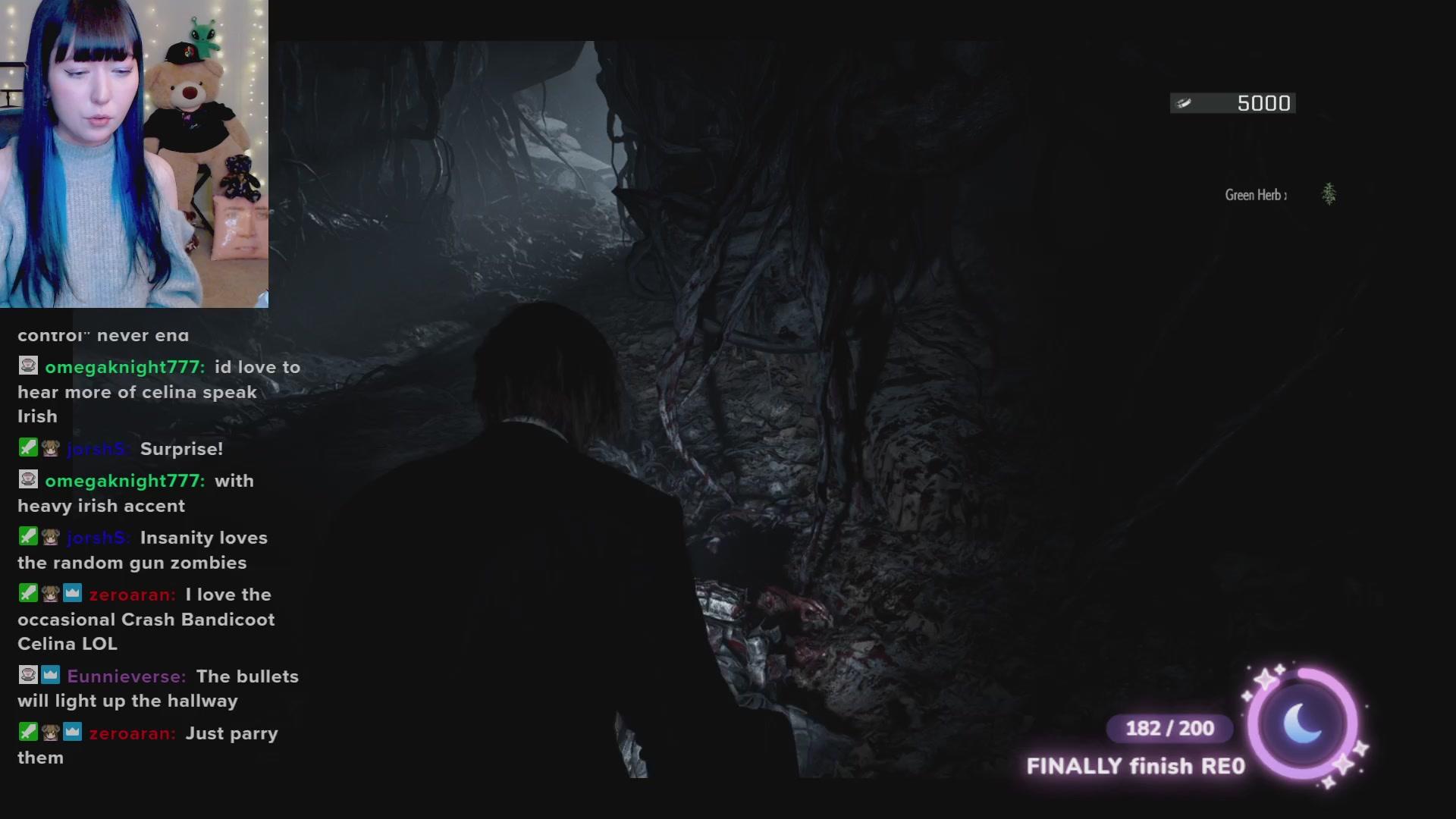The width and height of the screenshot is (1456, 819).
Task: Click the Green Herb leaf icon
Action: point(1329,194)
